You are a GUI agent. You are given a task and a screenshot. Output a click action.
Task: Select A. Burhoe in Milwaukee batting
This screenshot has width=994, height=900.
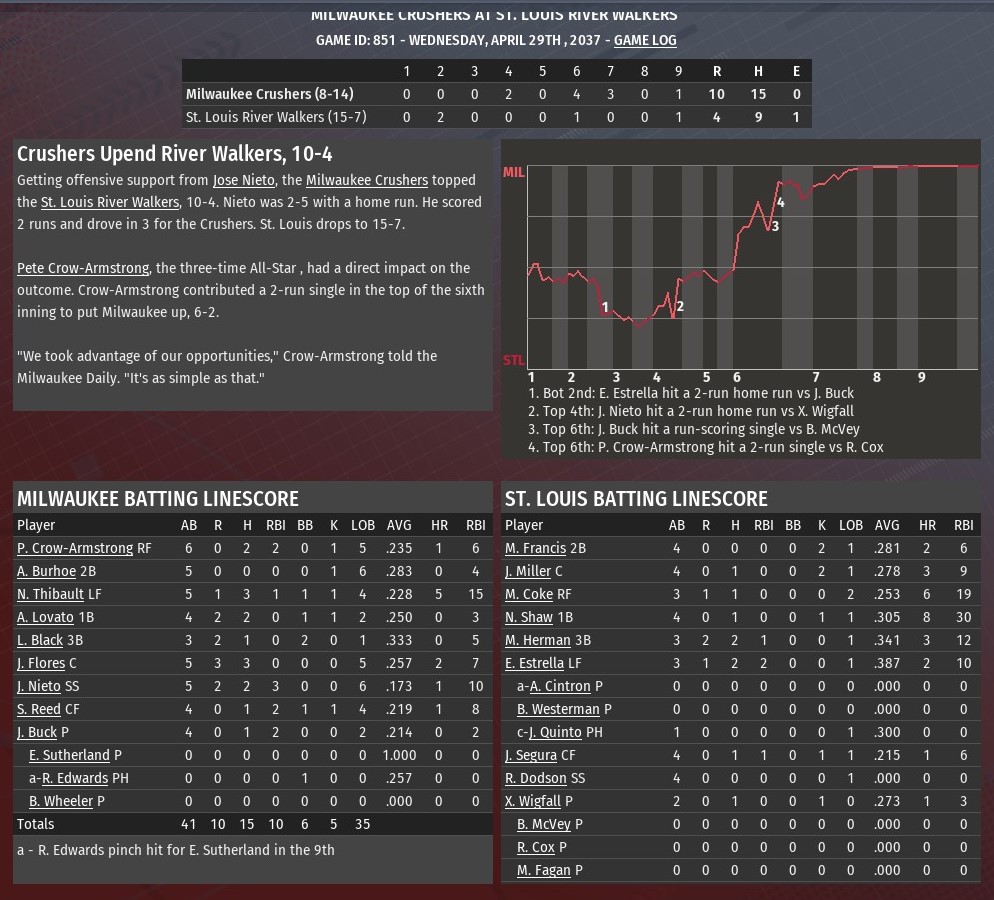click(x=46, y=571)
